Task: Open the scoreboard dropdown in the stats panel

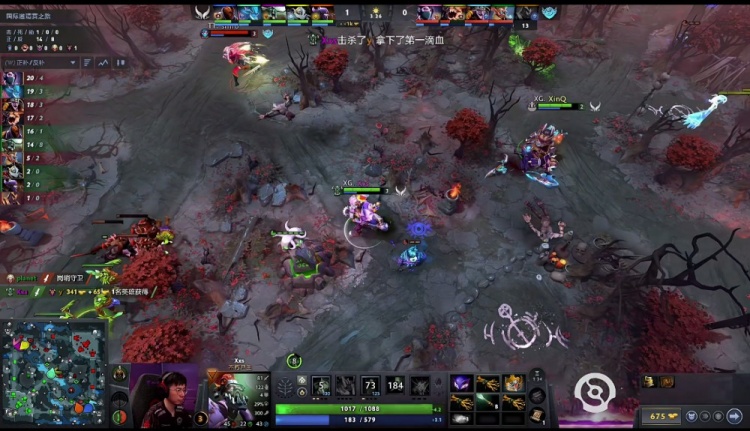Action: (39, 62)
